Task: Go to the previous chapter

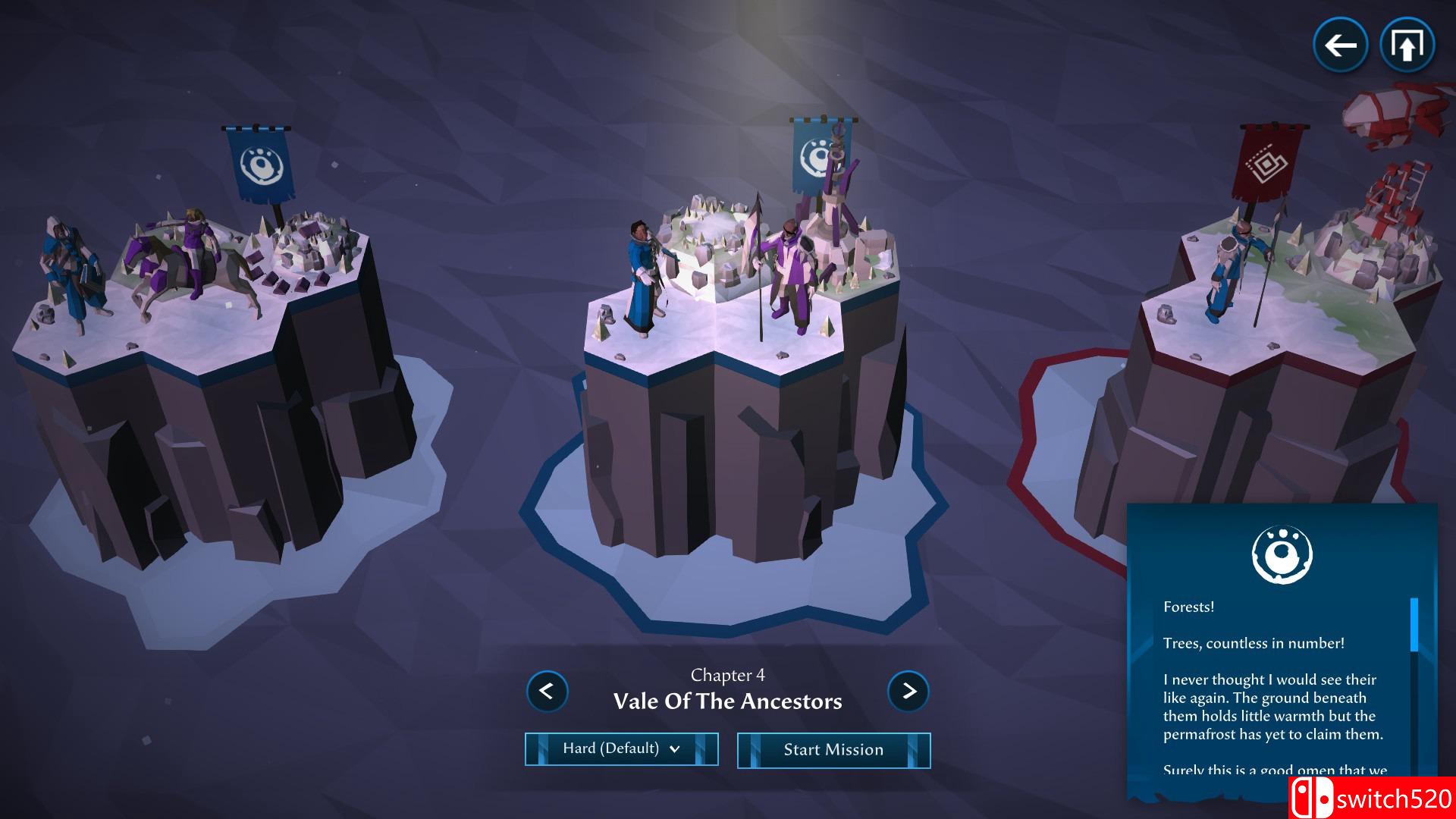Action: 547,691
